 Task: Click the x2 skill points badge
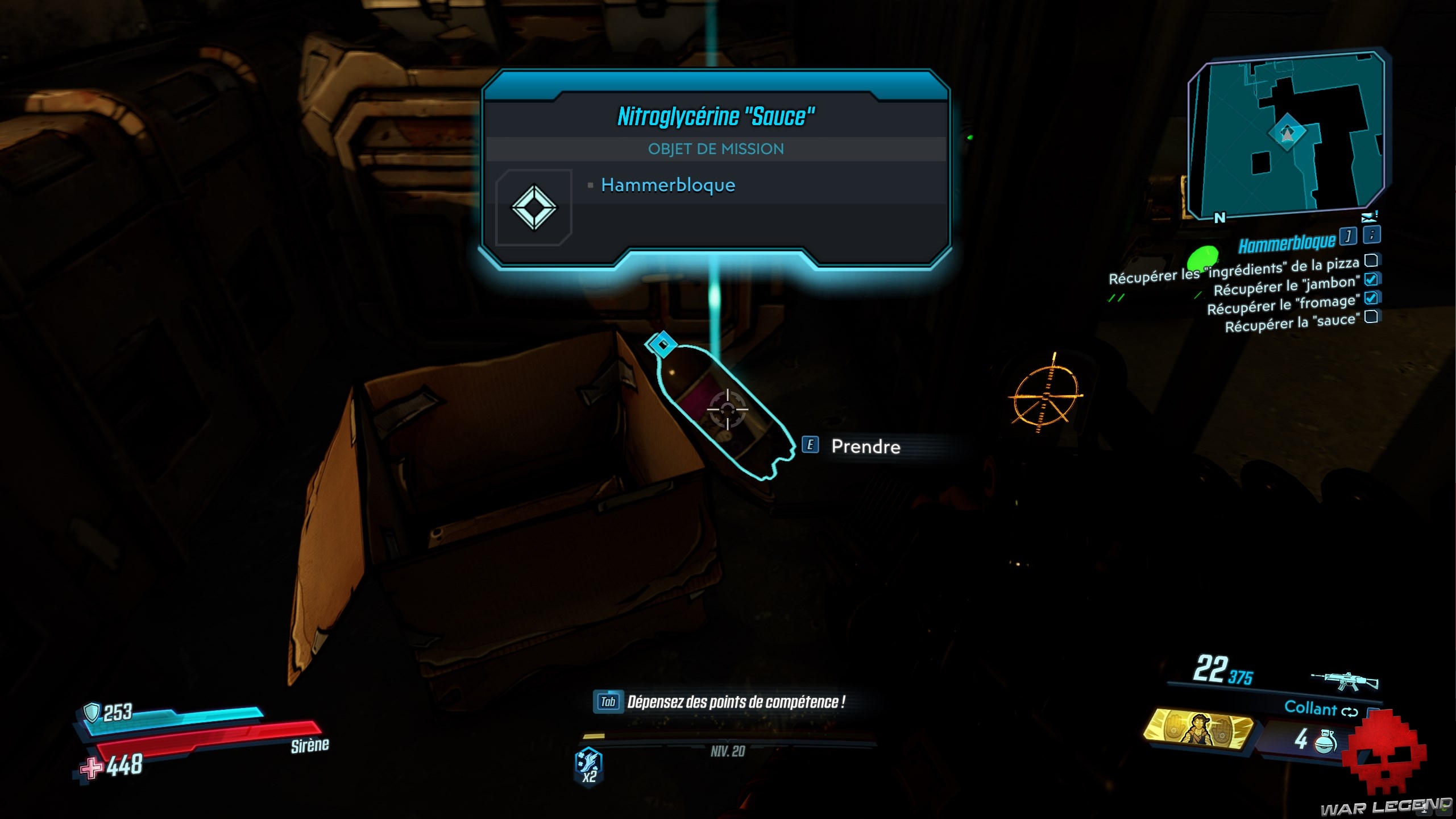(589, 766)
